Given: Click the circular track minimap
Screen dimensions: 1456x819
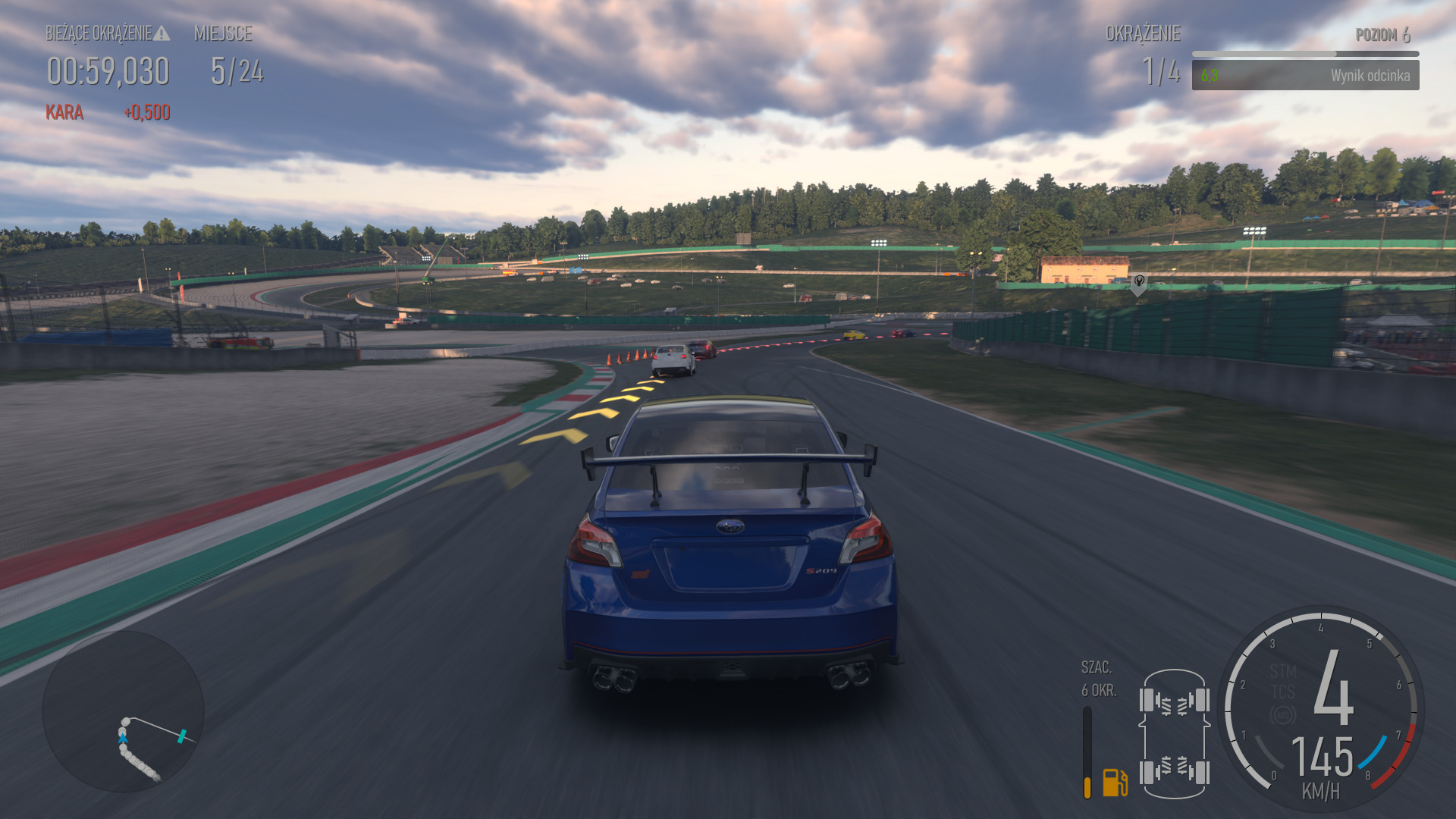Looking at the screenshot, I should 123,711.
